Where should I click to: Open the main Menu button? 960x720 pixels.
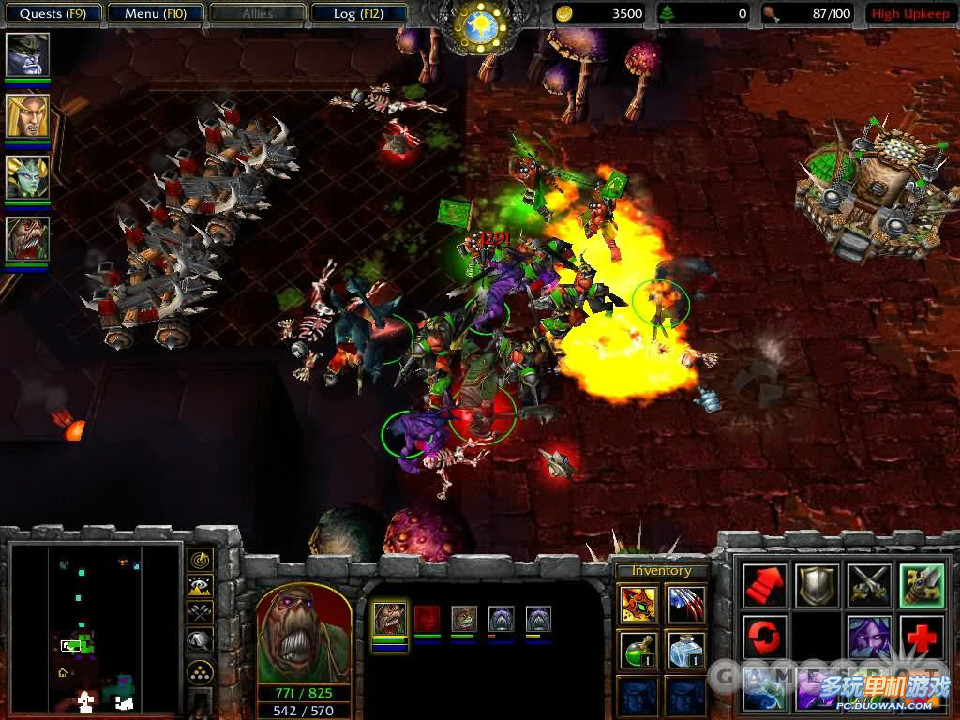coord(155,14)
